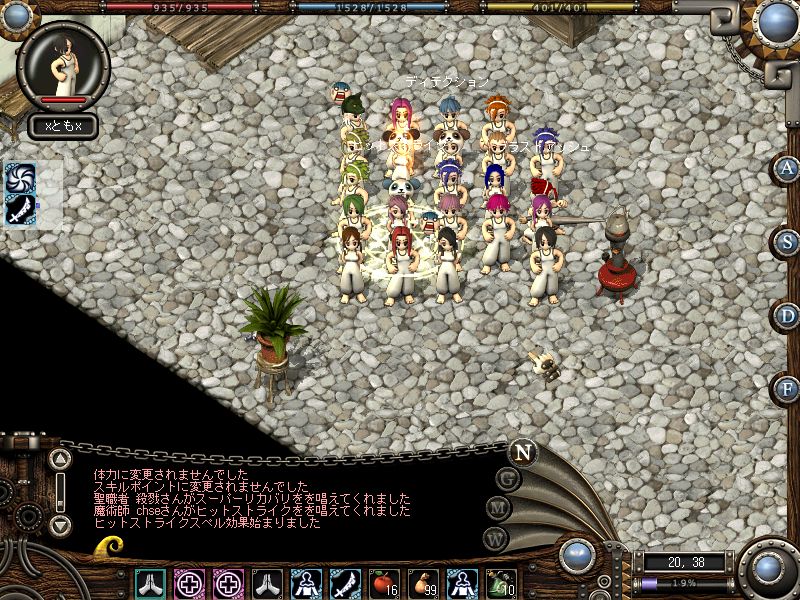
Task: Select the G chat mode button
Action: click(x=508, y=479)
